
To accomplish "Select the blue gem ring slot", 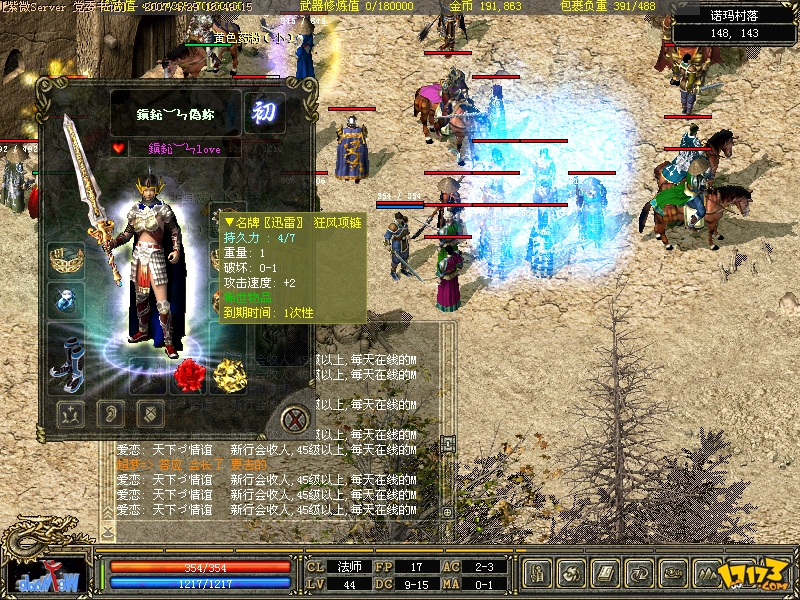I will [x=65, y=299].
